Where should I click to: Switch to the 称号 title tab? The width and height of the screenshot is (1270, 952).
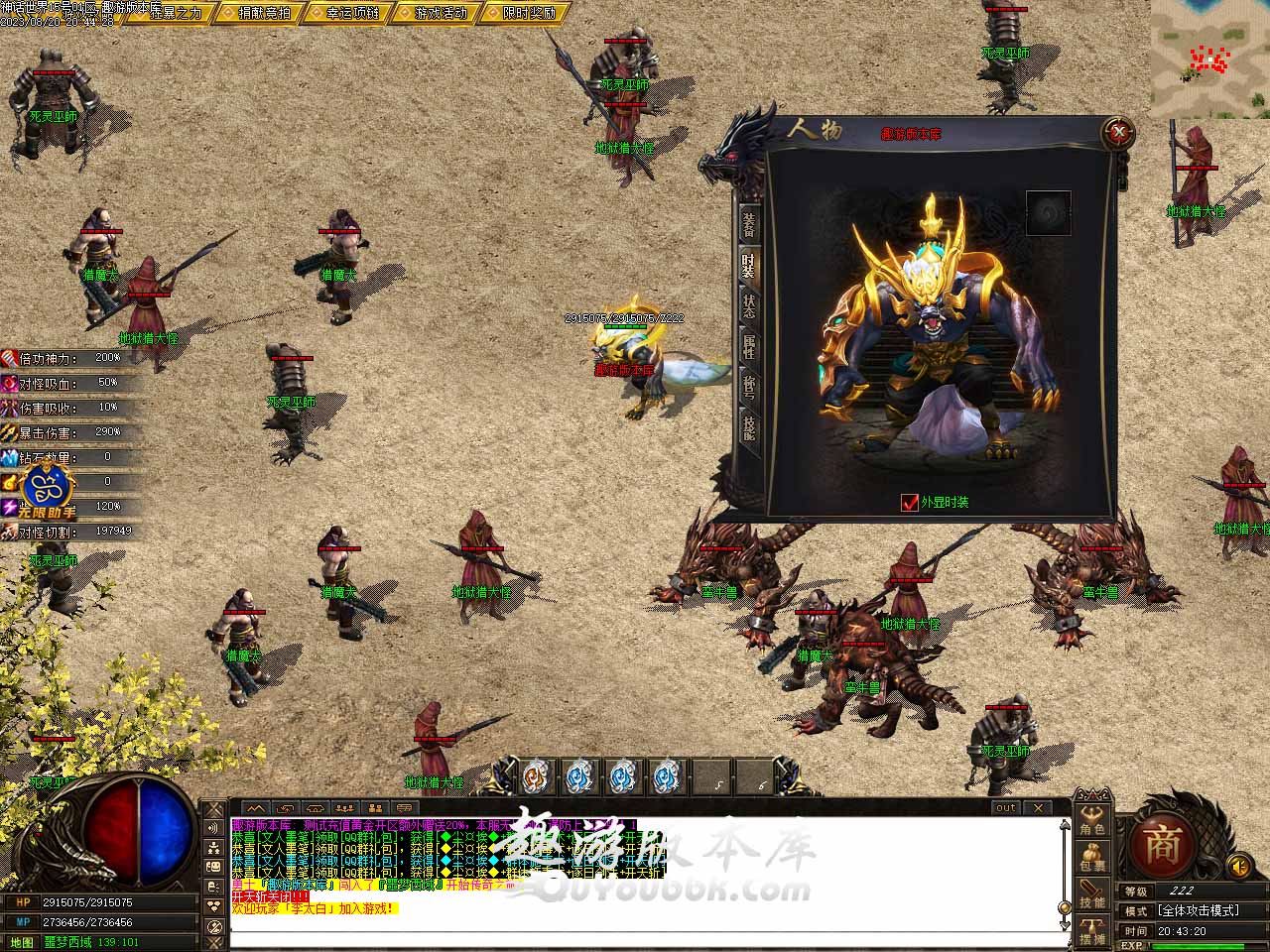click(749, 388)
